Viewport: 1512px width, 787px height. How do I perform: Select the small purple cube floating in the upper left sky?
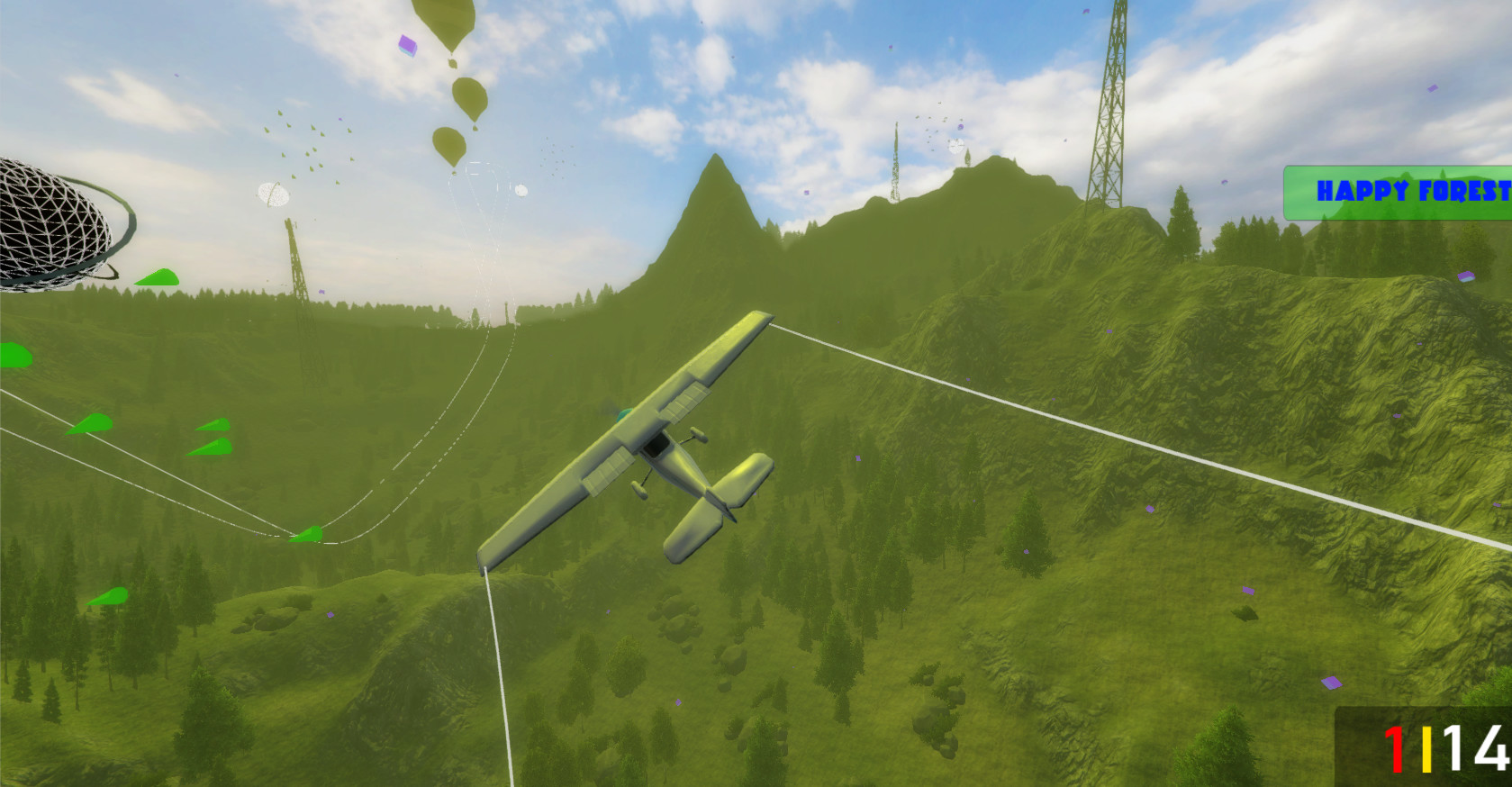pos(406,47)
